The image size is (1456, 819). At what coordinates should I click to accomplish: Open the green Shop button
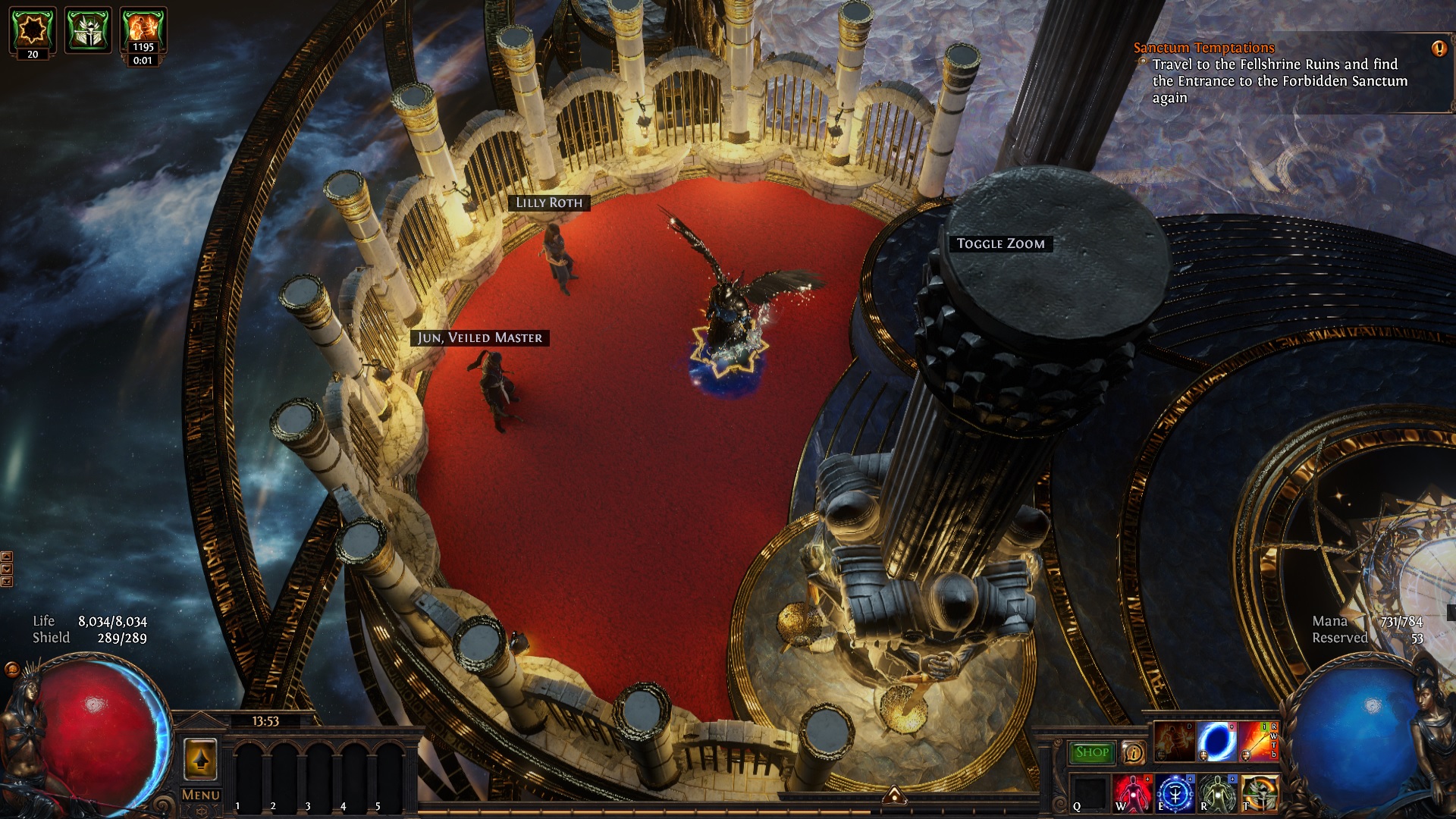(1092, 752)
